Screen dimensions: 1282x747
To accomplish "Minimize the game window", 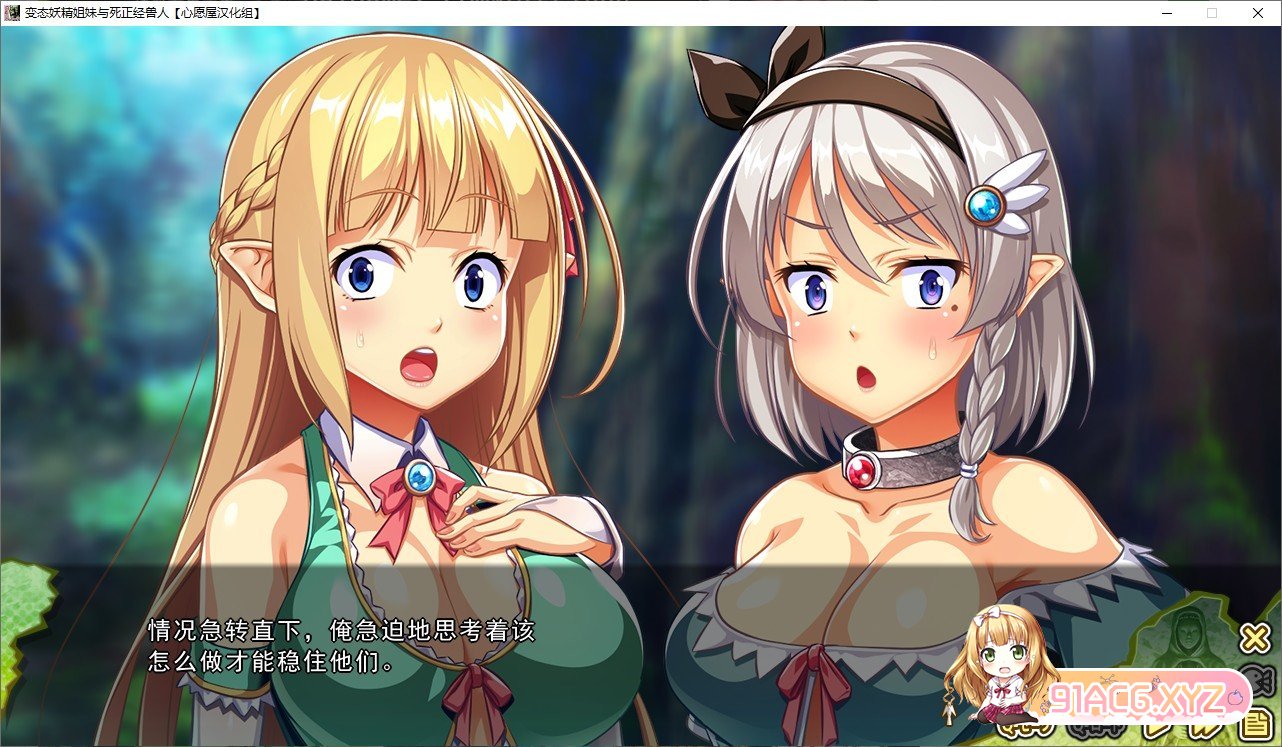I will pos(1166,13).
